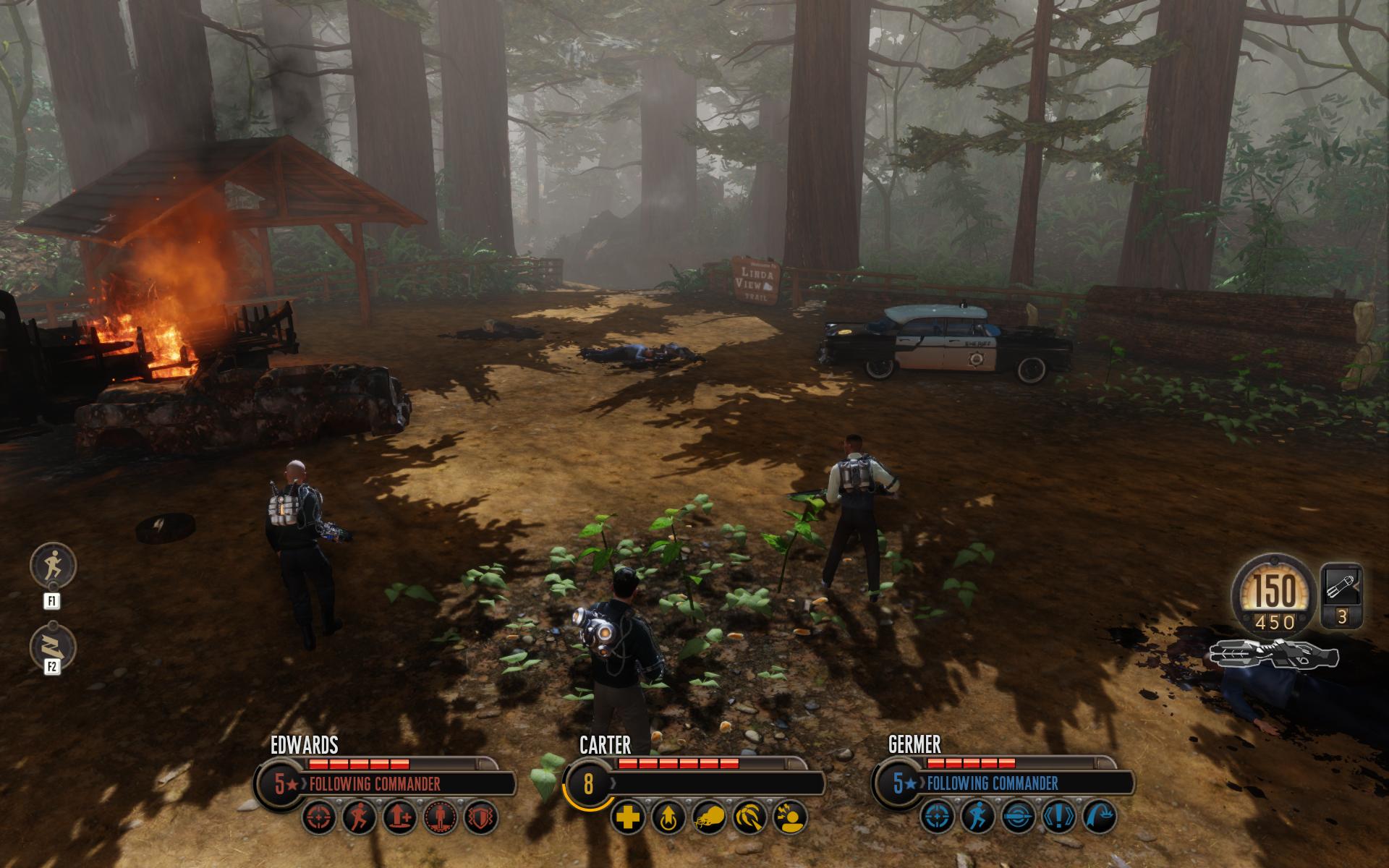The image size is (1389, 868).
Task: Choose the zigzag arrow squad command
Action: pyautogui.click(x=53, y=646)
